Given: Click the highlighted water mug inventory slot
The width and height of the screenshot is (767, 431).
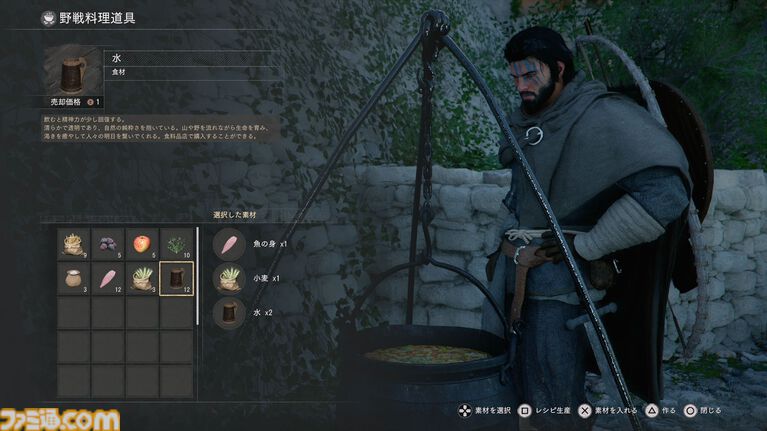Looking at the screenshot, I should [x=176, y=279].
